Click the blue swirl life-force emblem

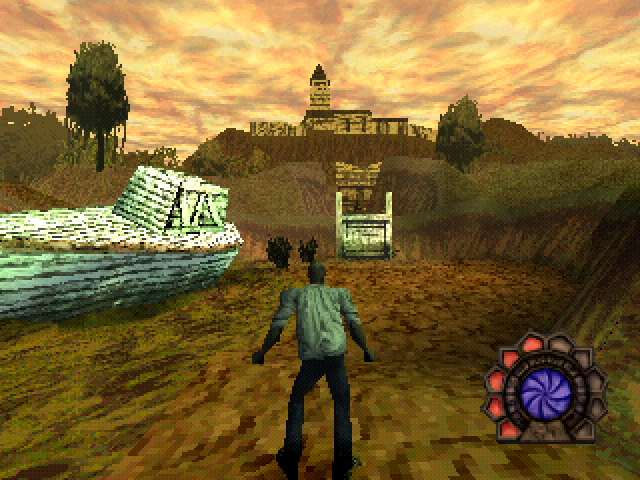pos(545,389)
